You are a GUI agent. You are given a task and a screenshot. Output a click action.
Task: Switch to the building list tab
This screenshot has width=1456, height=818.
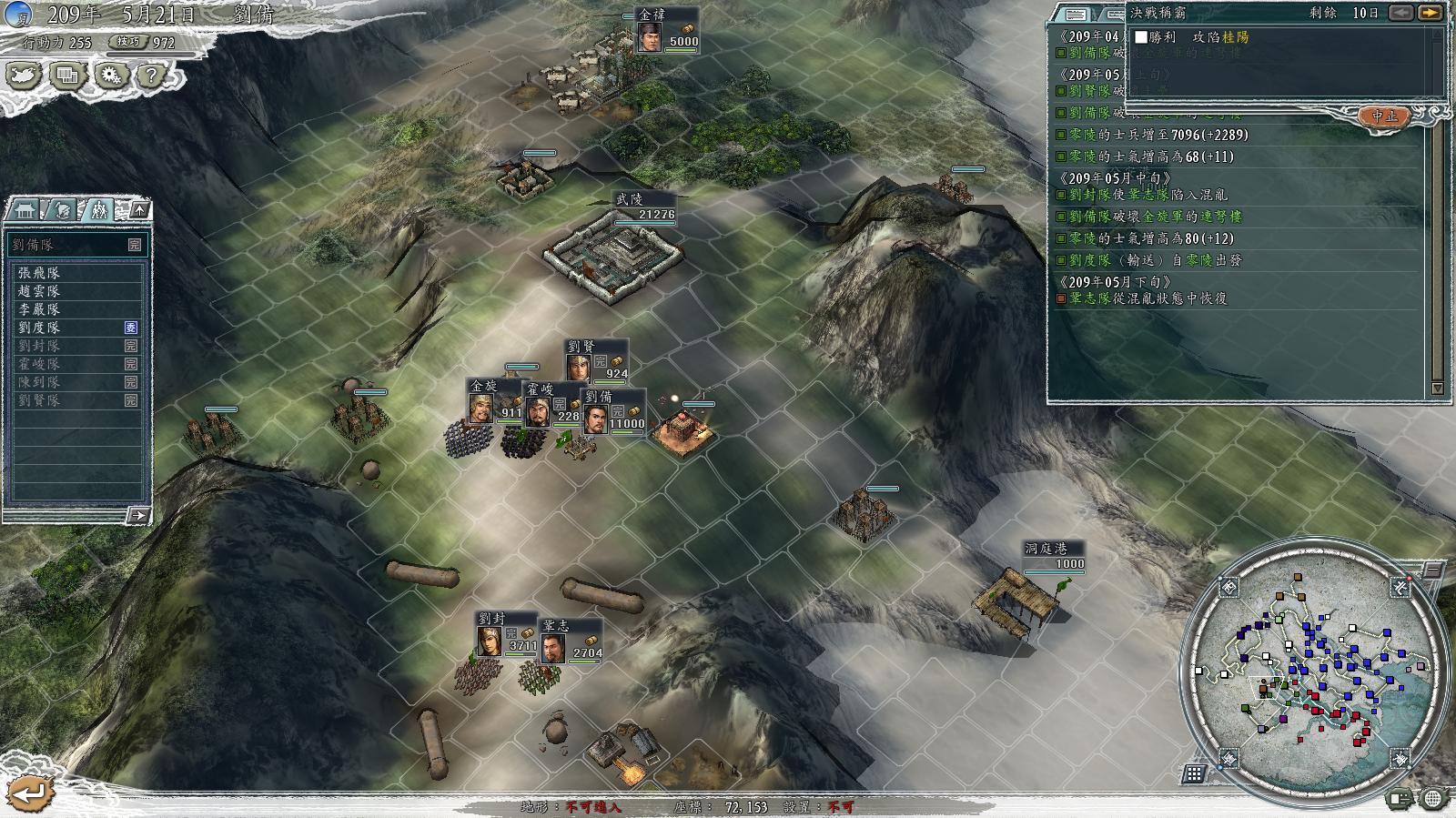(25, 210)
